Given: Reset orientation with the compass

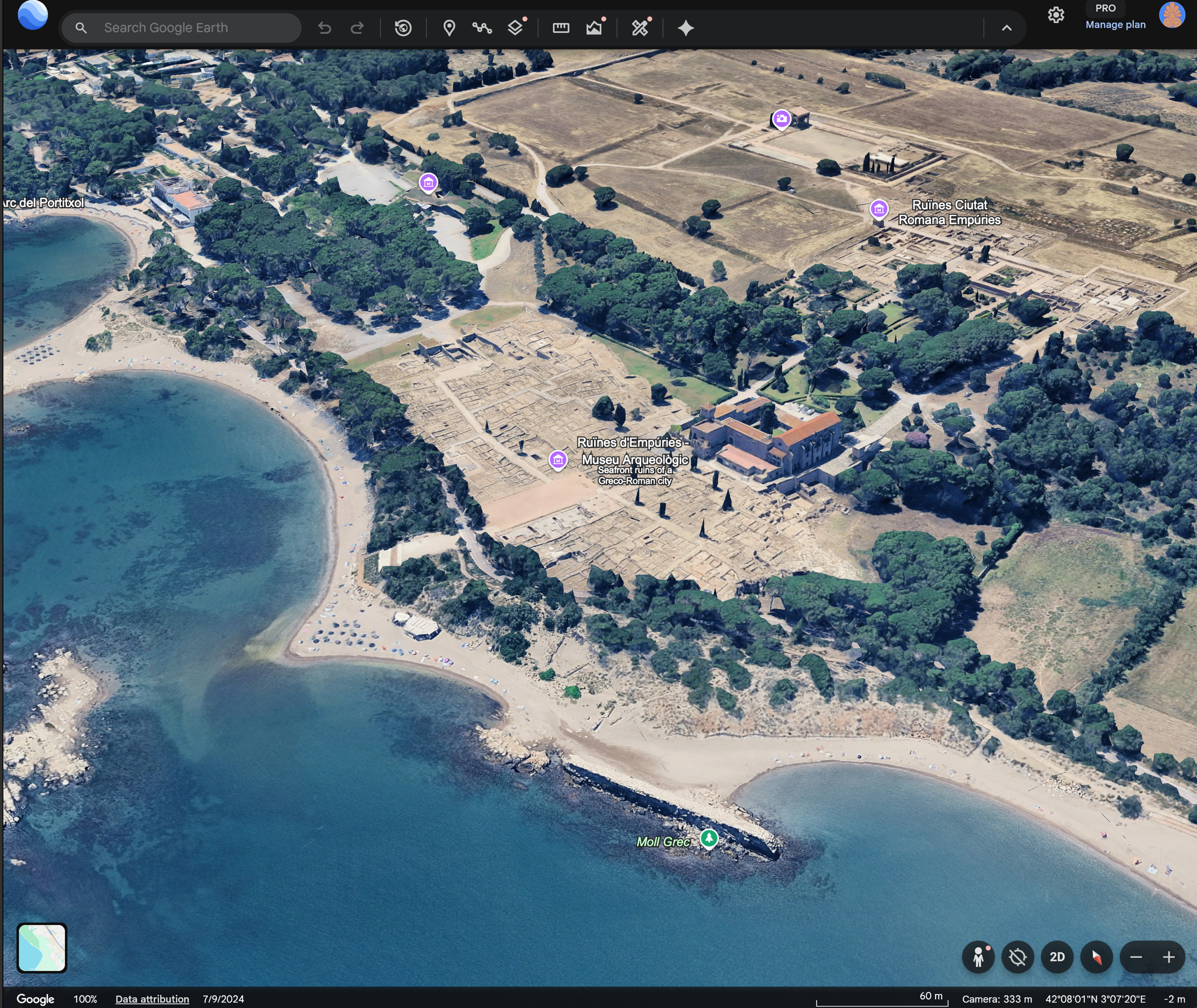Looking at the screenshot, I should [x=1096, y=957].
